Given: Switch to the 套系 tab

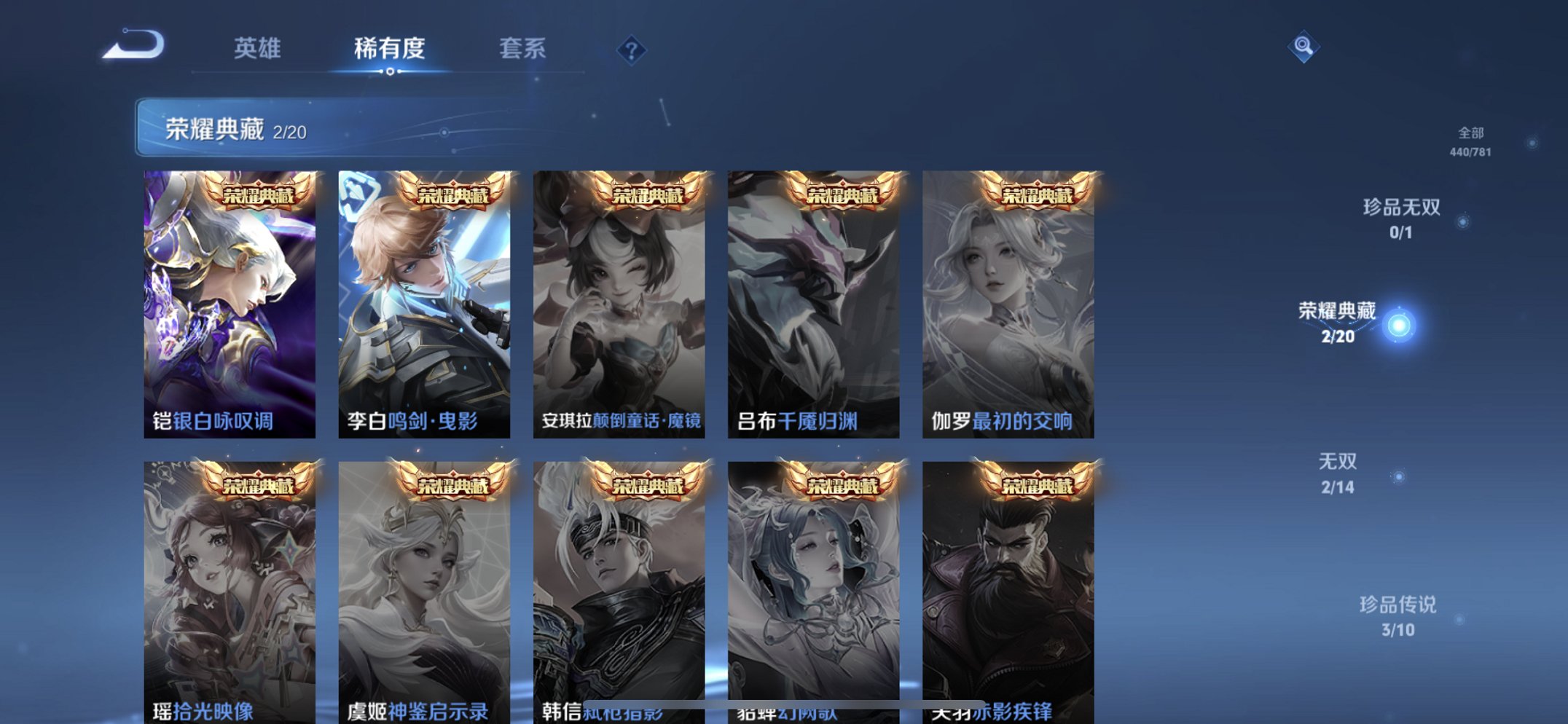Looking at the screenshot, I should (523, 48).
